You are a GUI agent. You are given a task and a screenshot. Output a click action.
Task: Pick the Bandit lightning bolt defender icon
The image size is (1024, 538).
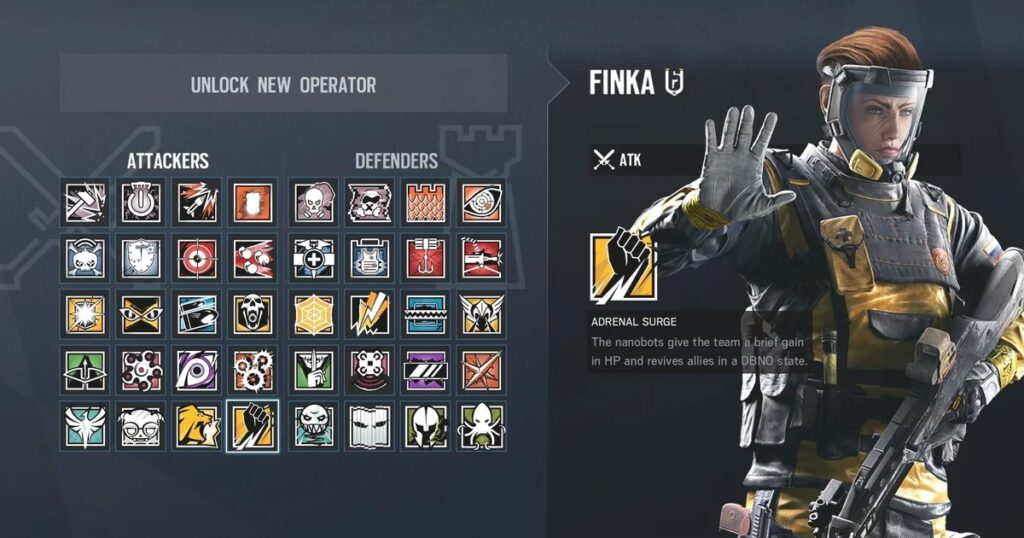[369, 314]
